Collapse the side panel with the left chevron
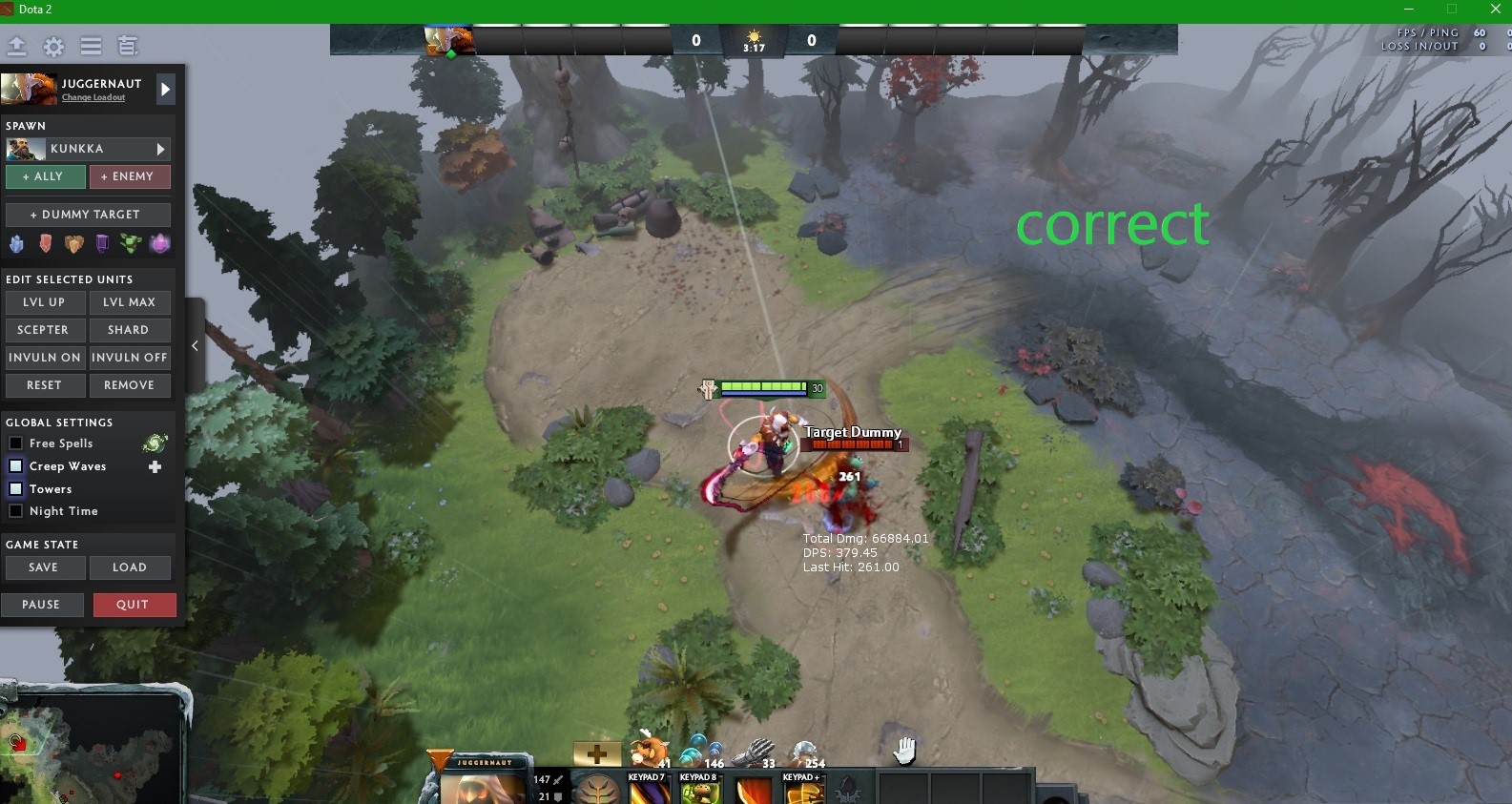 click(x=195, y=346)
